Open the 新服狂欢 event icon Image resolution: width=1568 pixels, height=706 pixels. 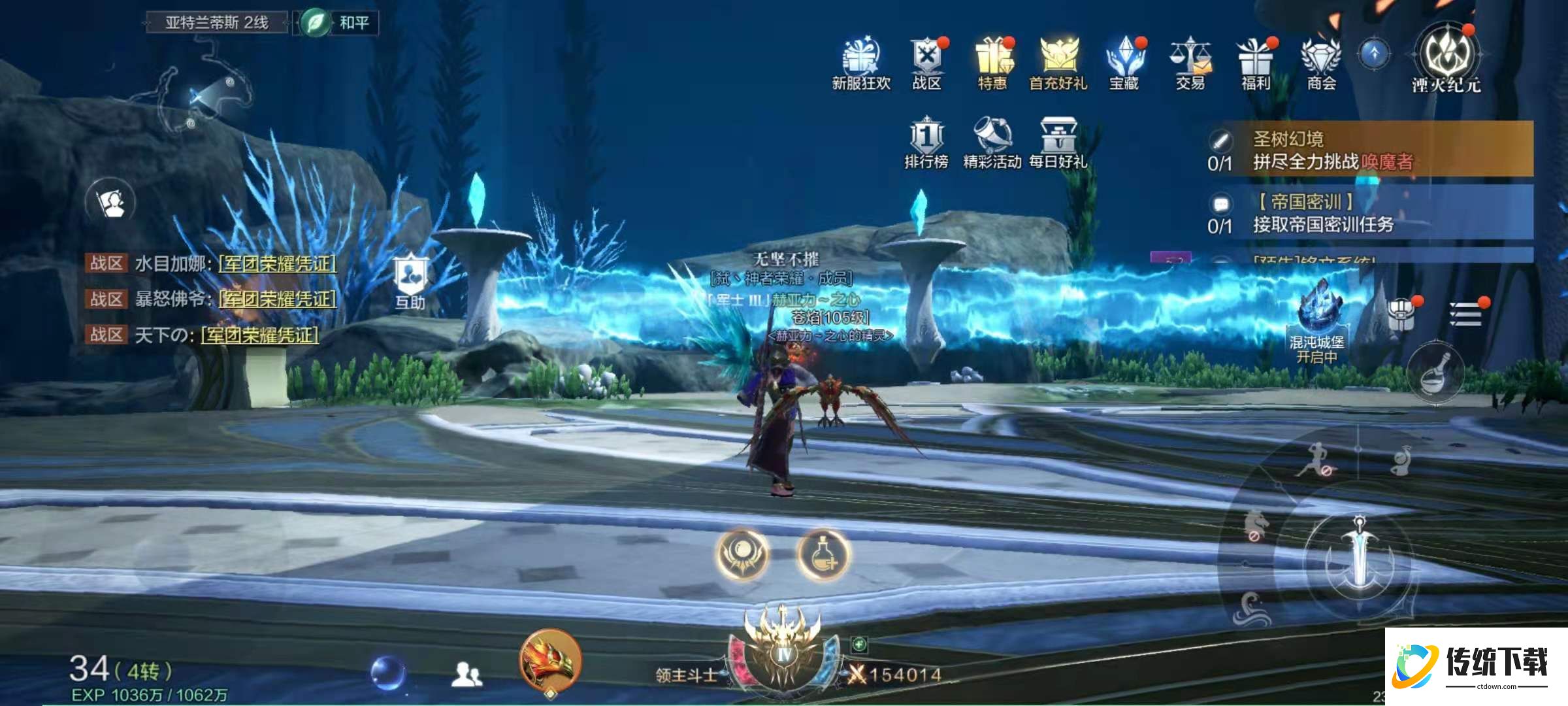[861, 61]
